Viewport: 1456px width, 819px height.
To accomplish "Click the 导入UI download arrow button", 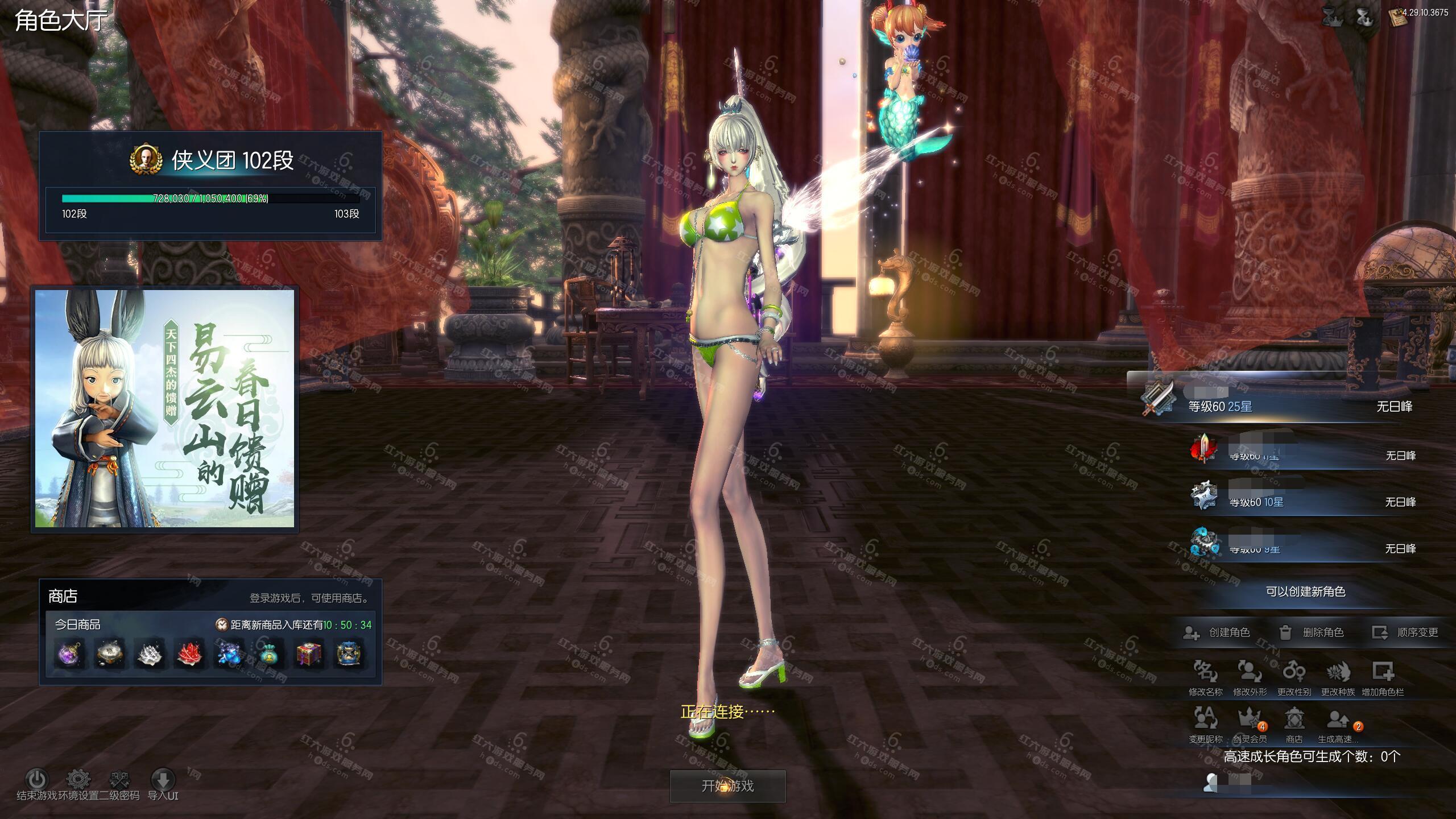I will [x=163, y=780].
